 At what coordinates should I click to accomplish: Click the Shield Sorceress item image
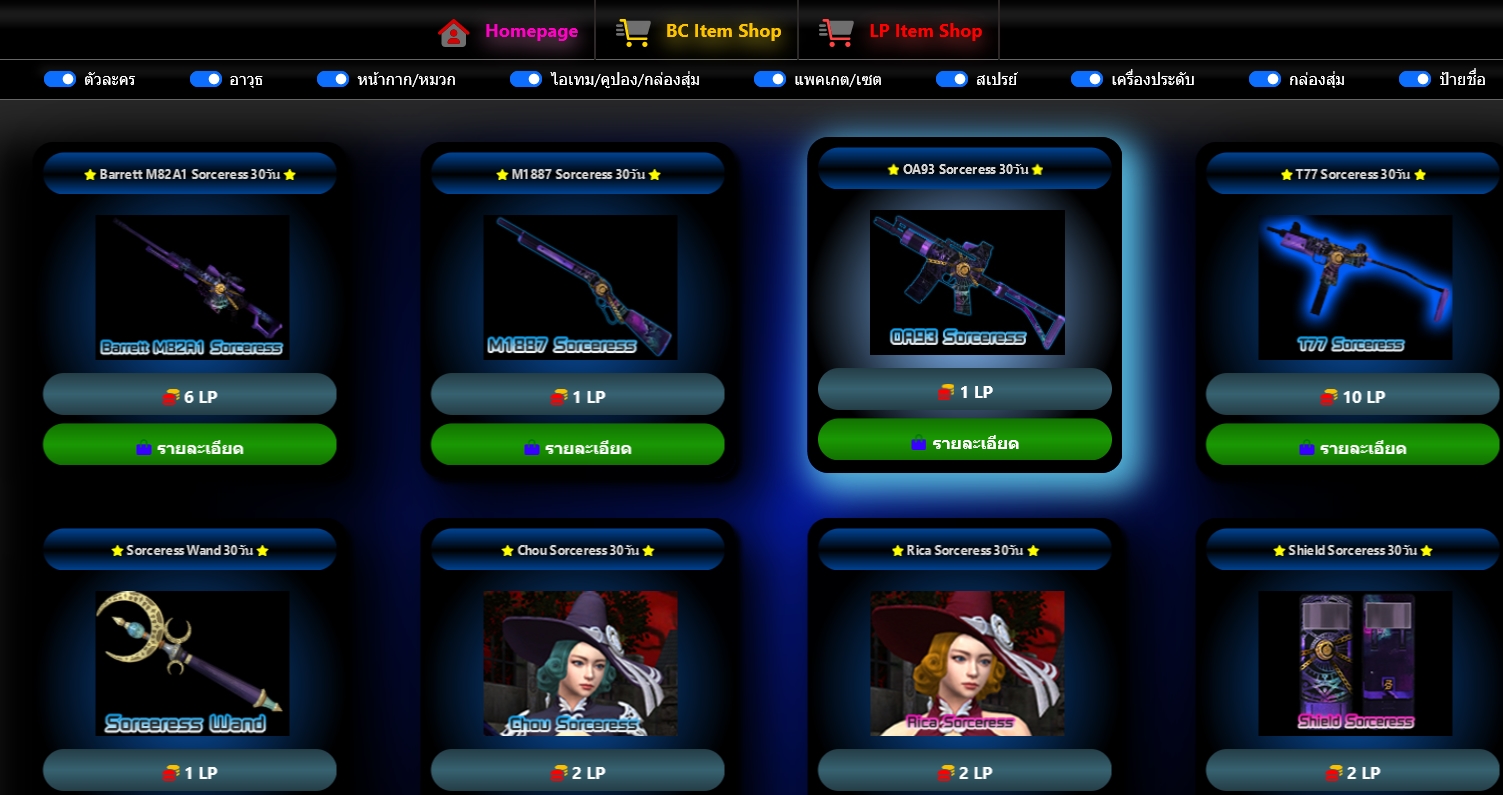1355,663
